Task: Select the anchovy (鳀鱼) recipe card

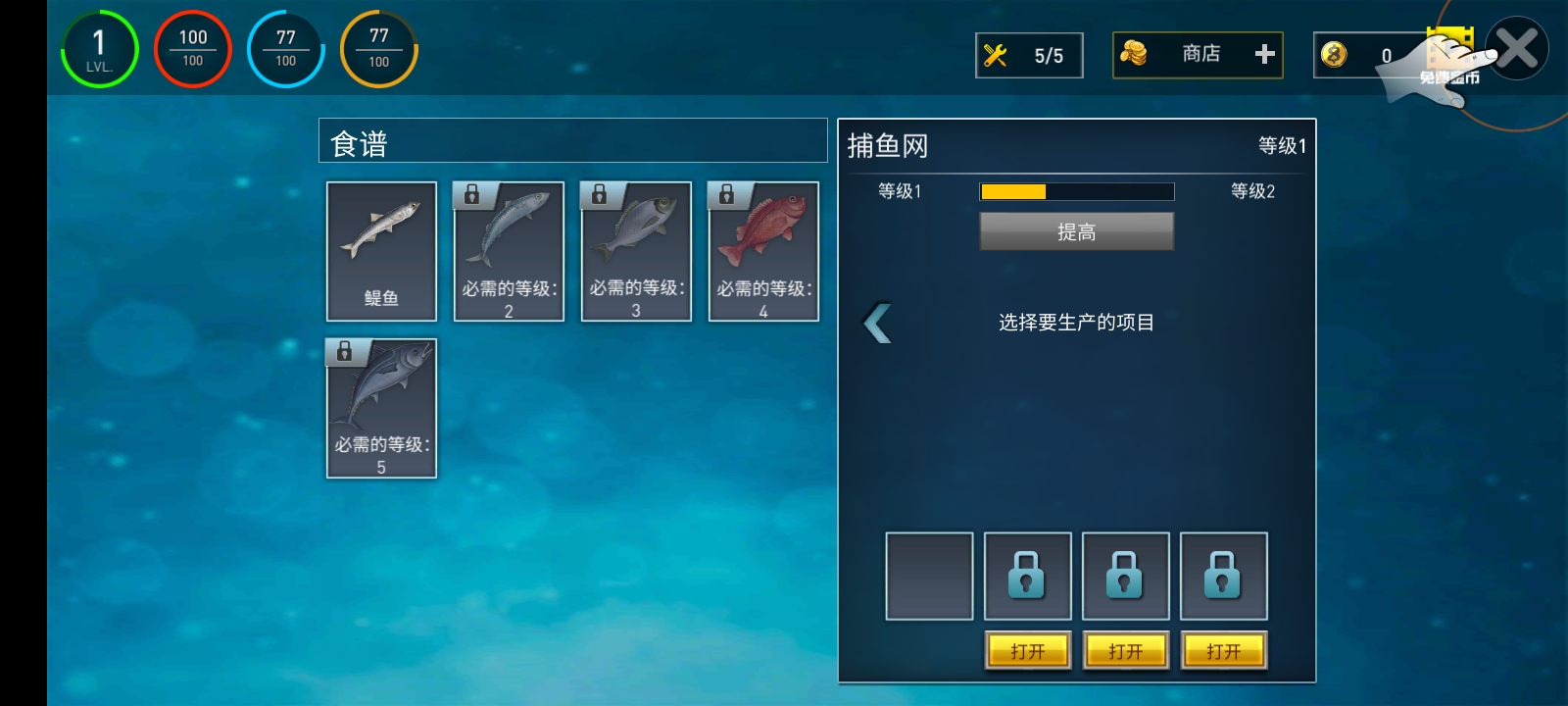Action: [381, 250]
